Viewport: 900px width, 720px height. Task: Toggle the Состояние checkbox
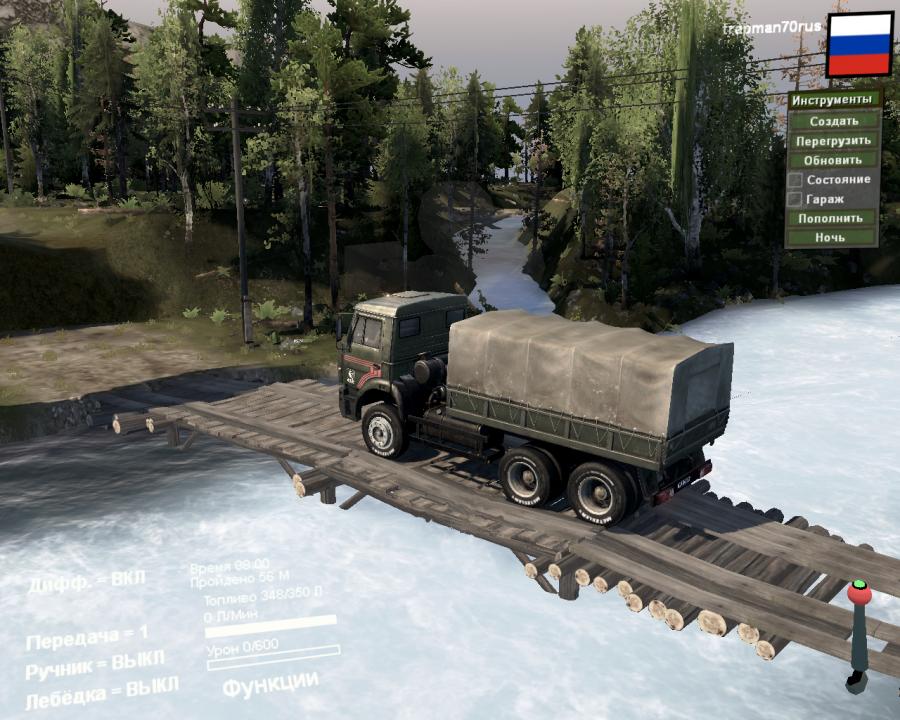[x=795, y=180]
